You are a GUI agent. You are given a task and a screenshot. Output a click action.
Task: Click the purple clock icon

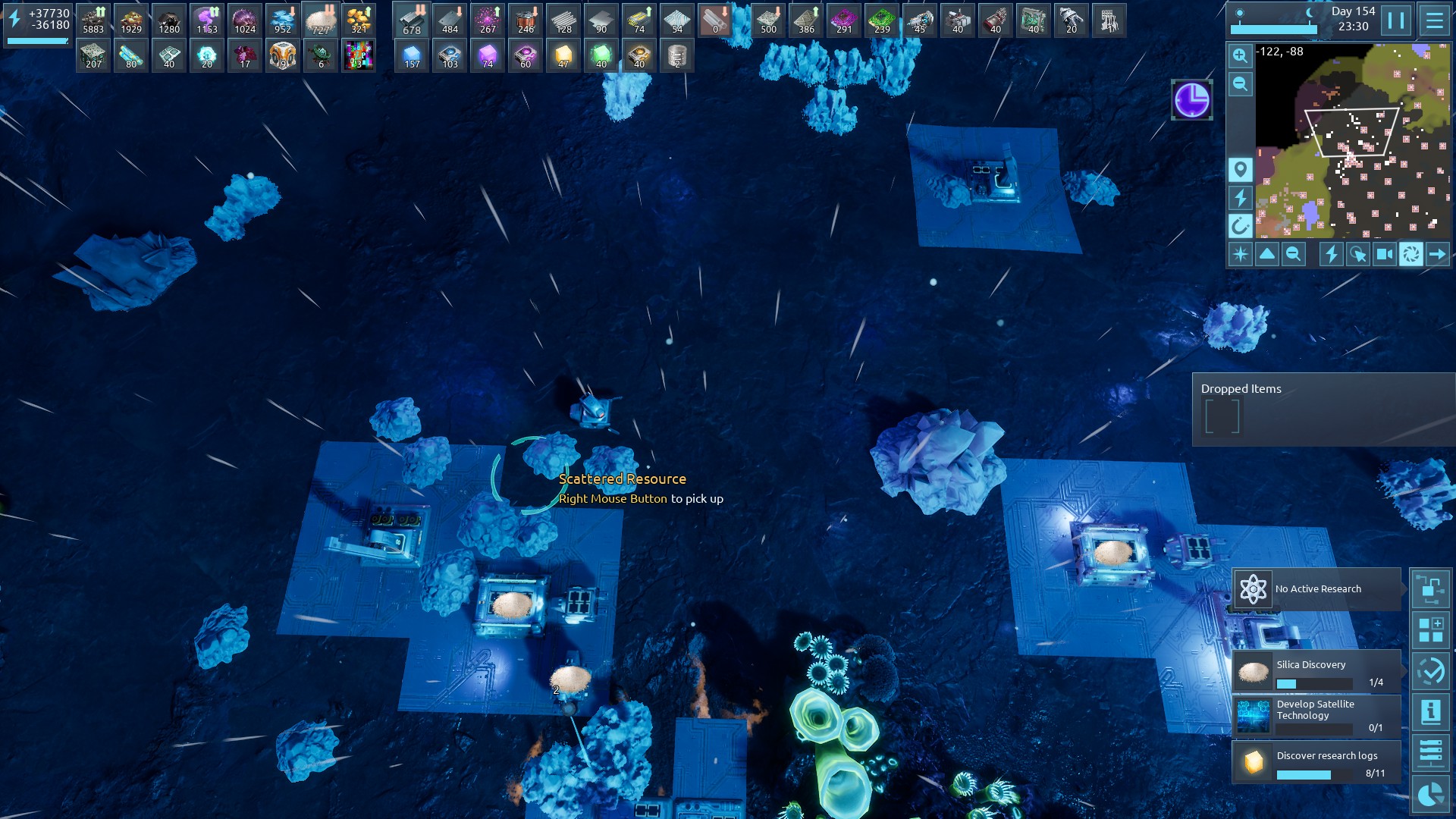point(1191,99)
